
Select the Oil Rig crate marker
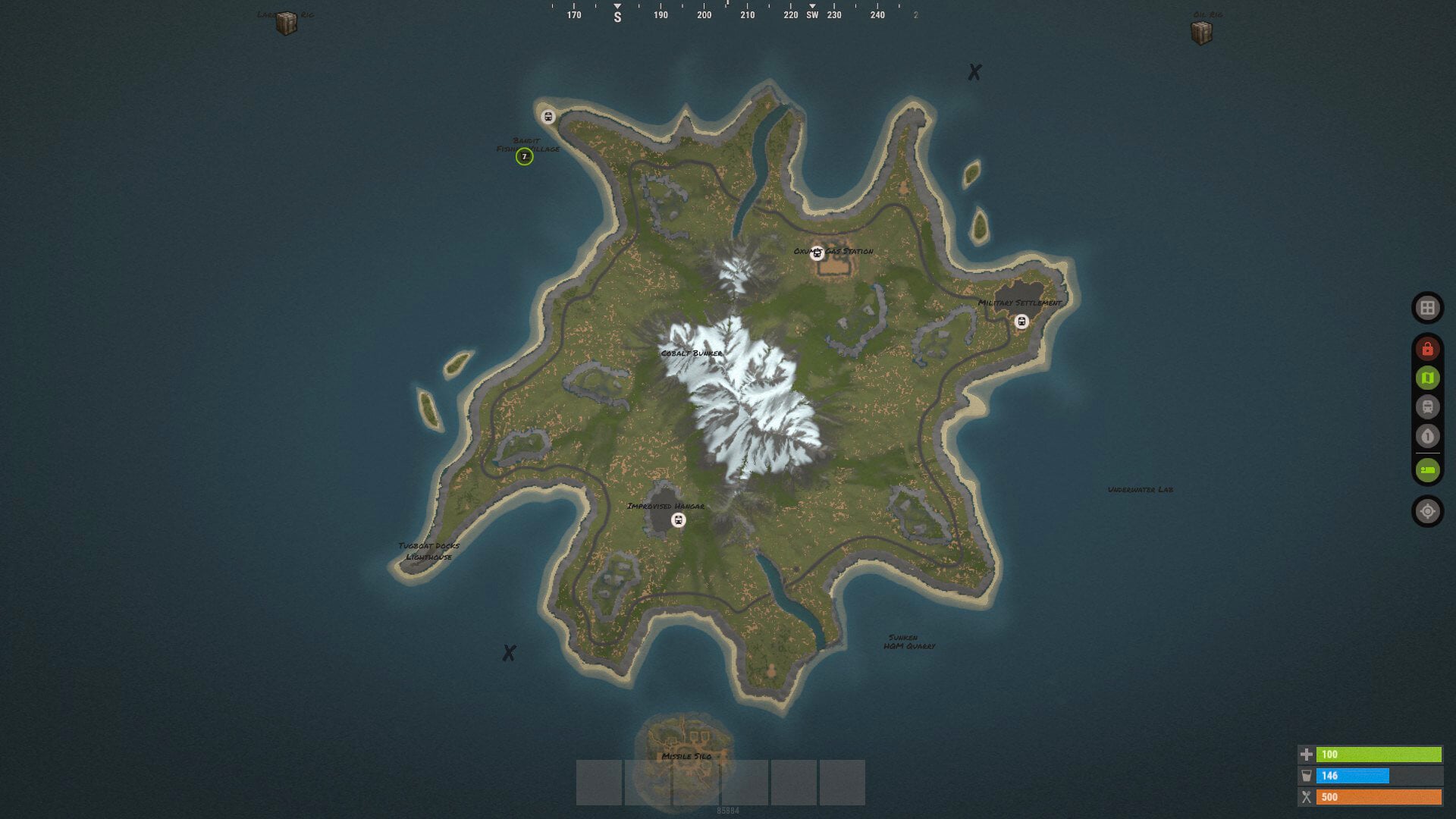[x=1202, y=33]
